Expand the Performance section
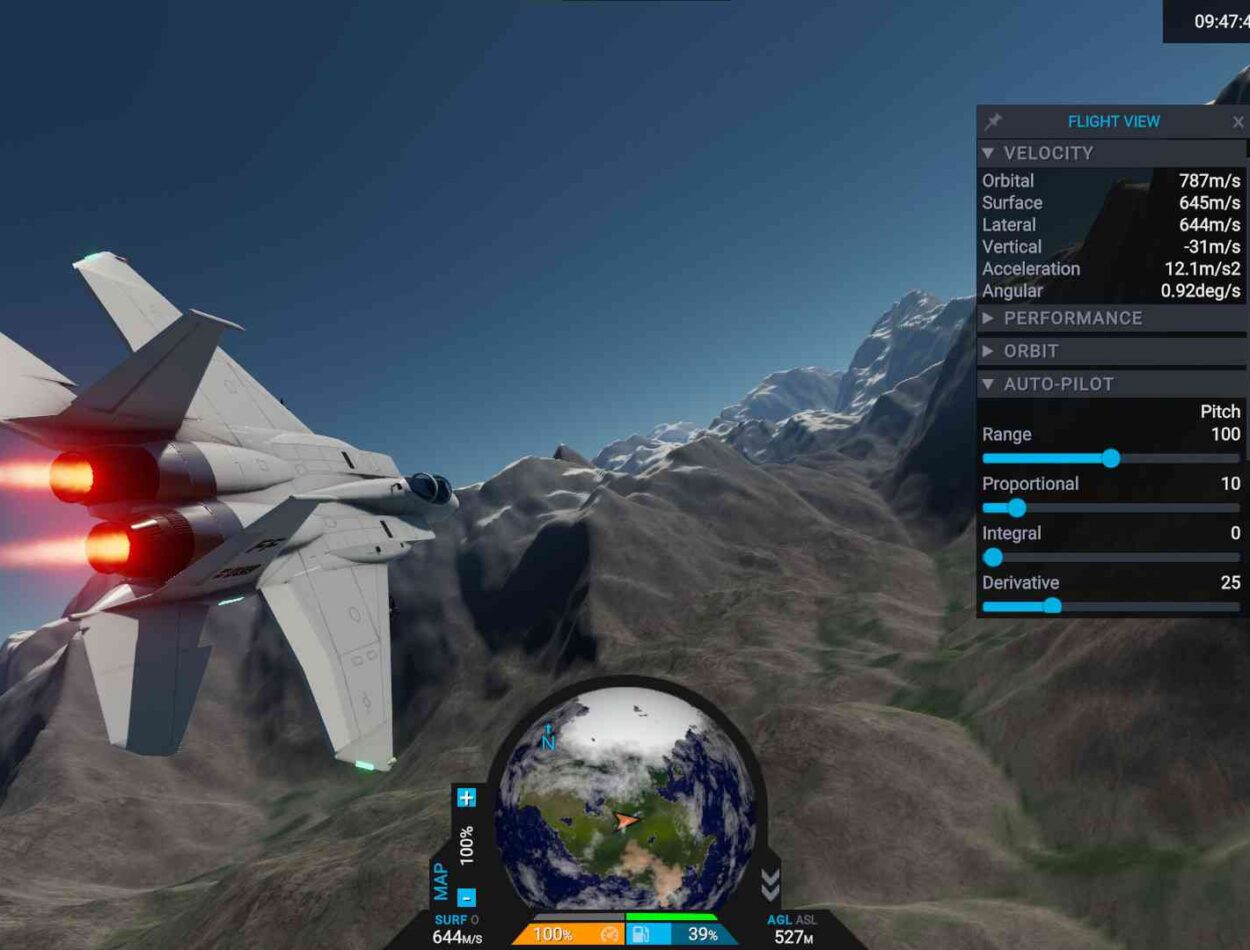This screenshot has height=950, width=1250. [988, 318]
